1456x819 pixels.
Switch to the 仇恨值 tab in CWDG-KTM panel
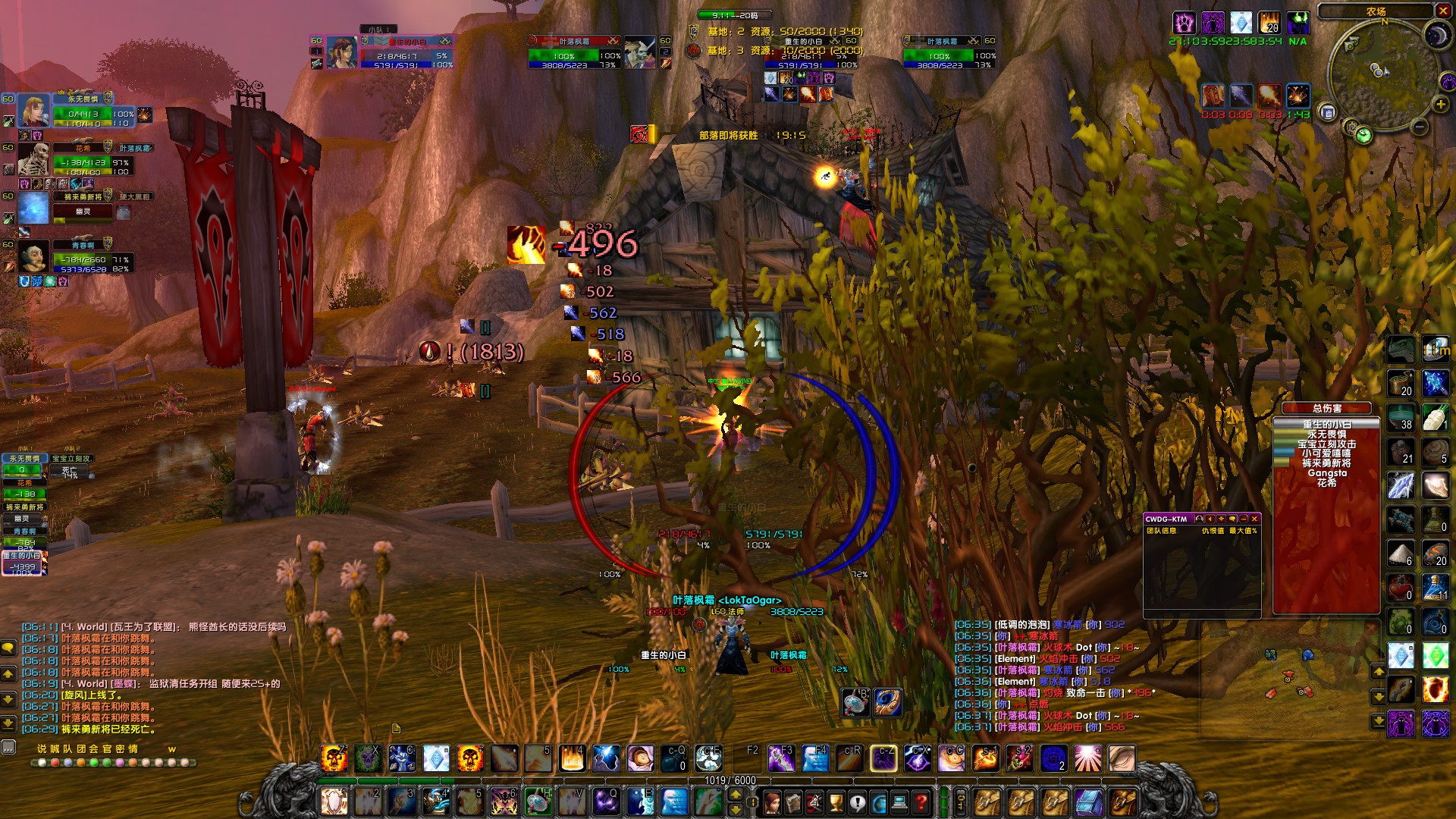(1213, 531)
